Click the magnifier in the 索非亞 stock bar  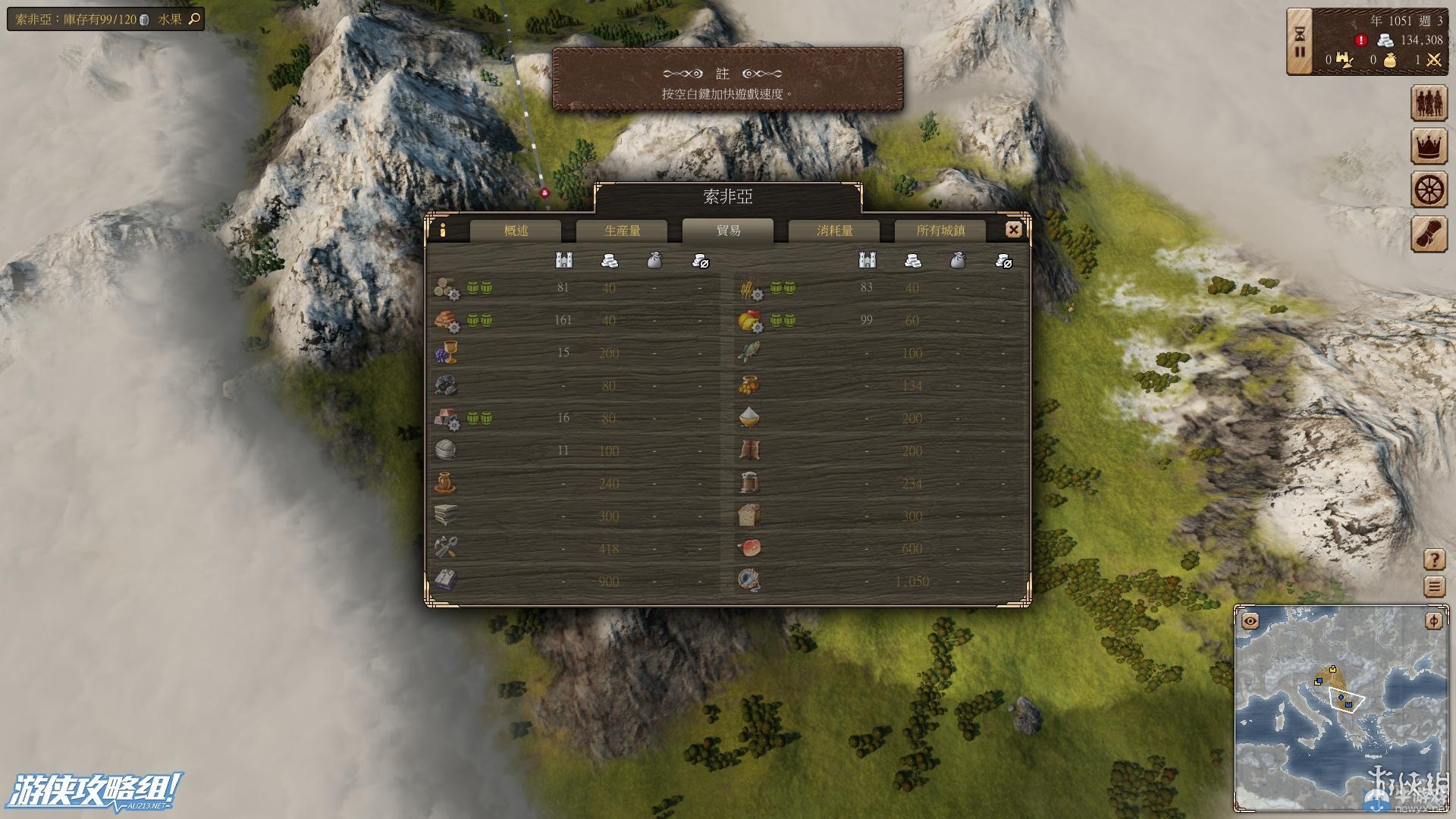(194, 19)
